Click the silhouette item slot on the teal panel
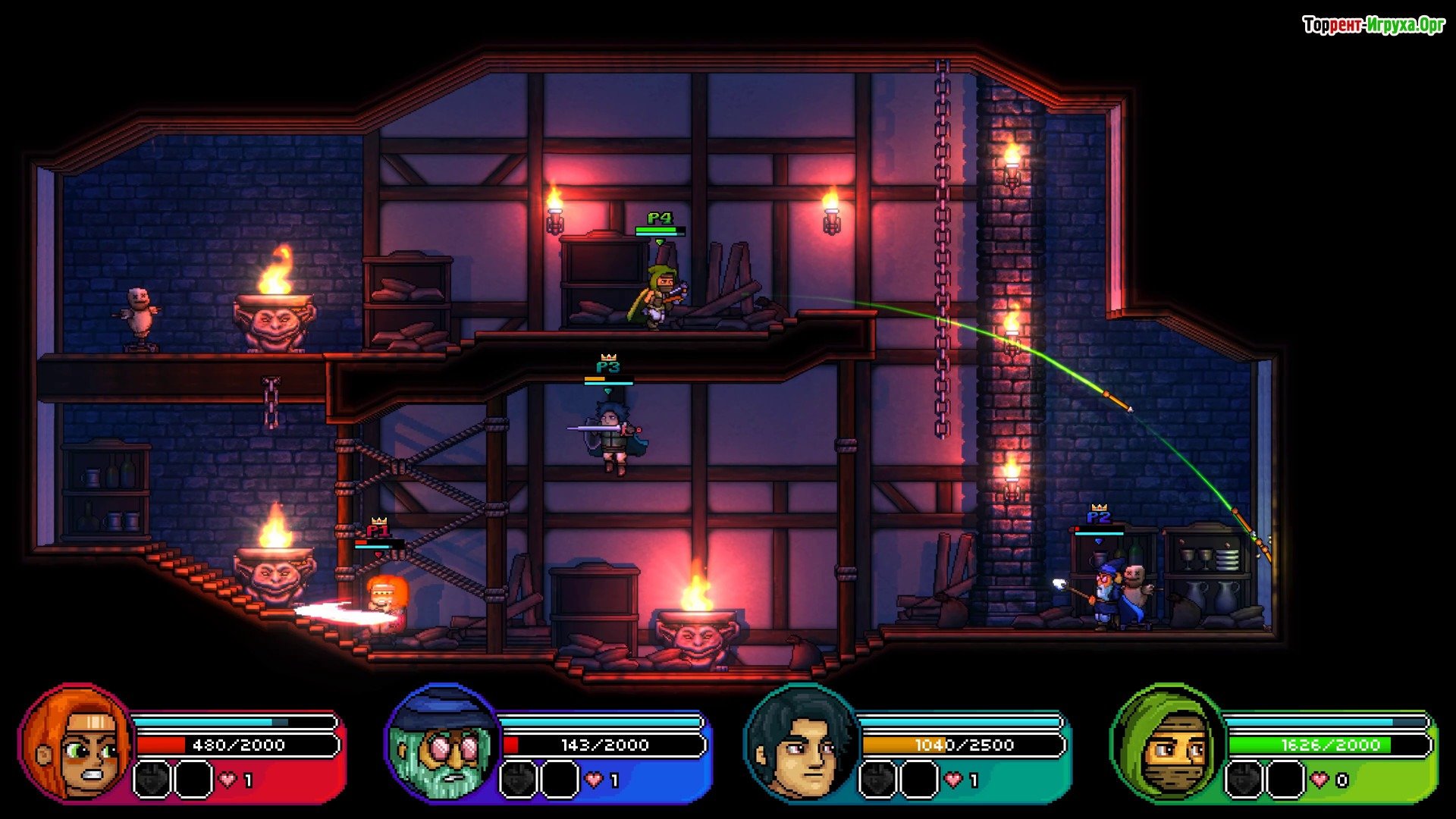The width and height of the screenshot is (1456, 819). coord(878,780)
